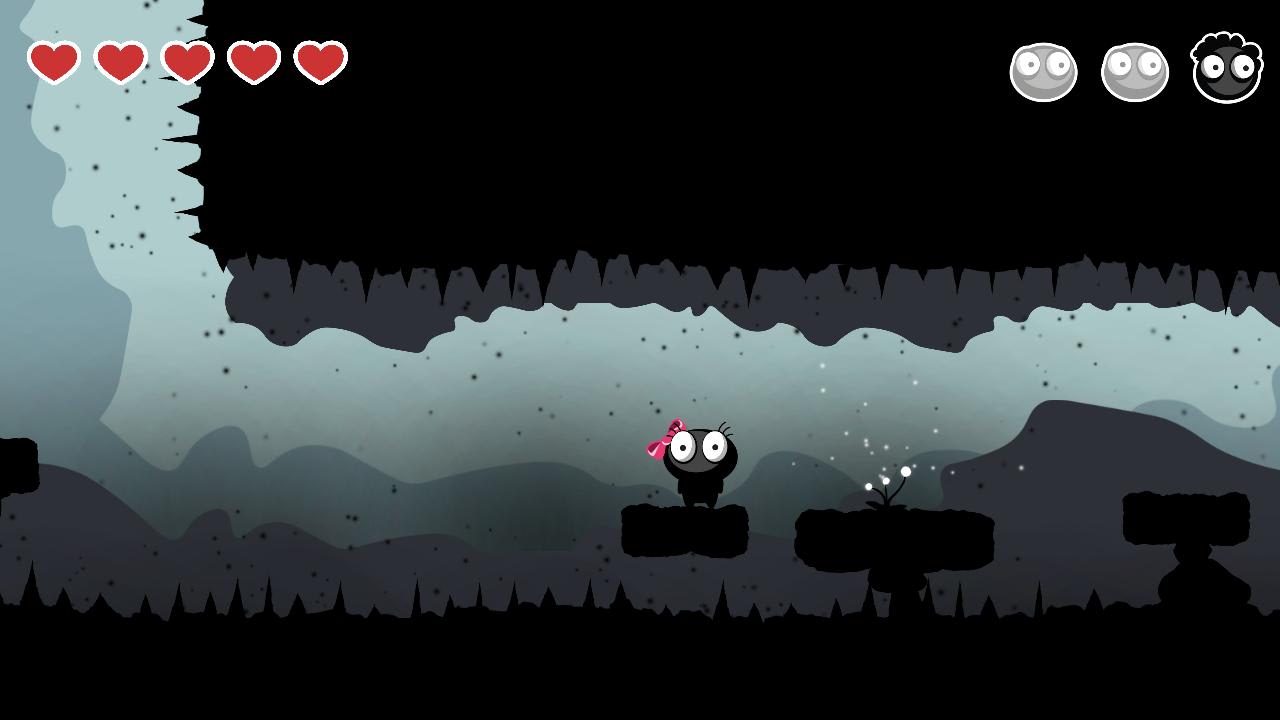1280x720 pixels.
Task: Click the spikes along the bottom of the cave
Action: [400, 600]
